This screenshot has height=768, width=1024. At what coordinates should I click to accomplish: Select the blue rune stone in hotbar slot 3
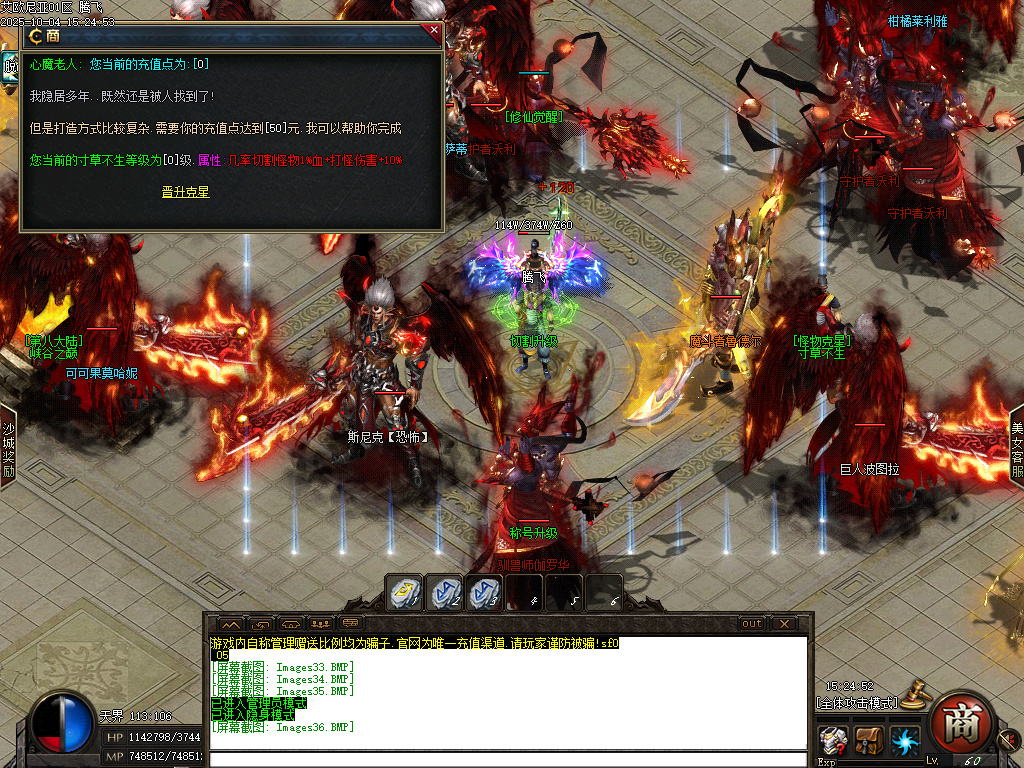click(484, 593)
